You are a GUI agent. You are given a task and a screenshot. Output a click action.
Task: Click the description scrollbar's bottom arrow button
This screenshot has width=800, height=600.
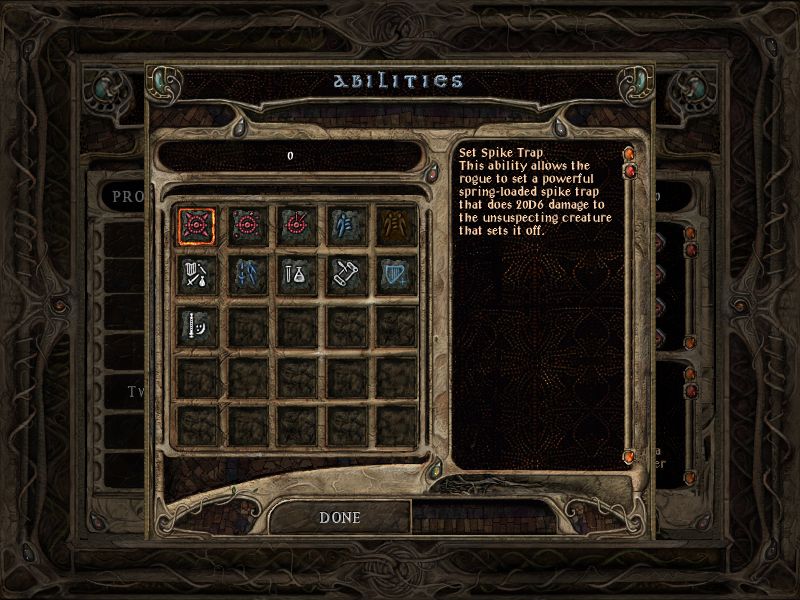point(630,457)
